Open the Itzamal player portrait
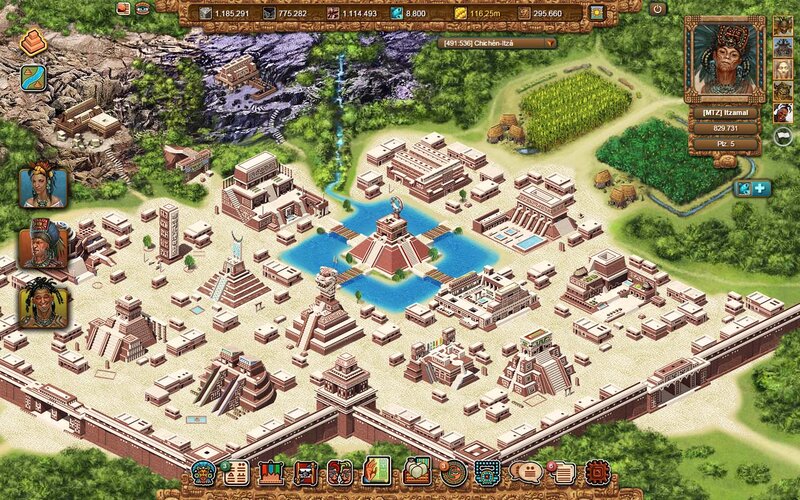 (724, 60)
